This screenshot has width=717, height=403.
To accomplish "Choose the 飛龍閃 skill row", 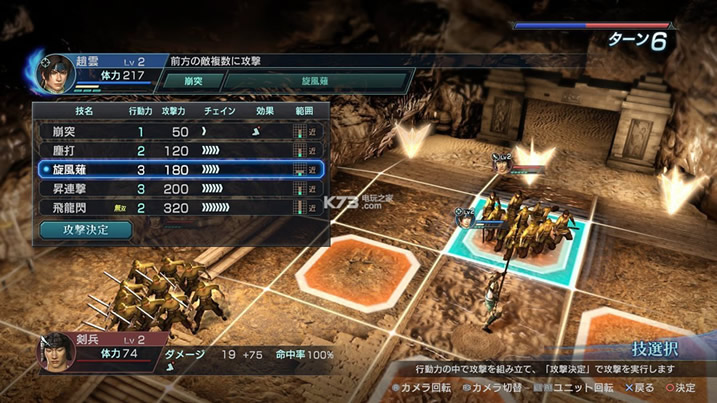I will (x=180, y=208).
